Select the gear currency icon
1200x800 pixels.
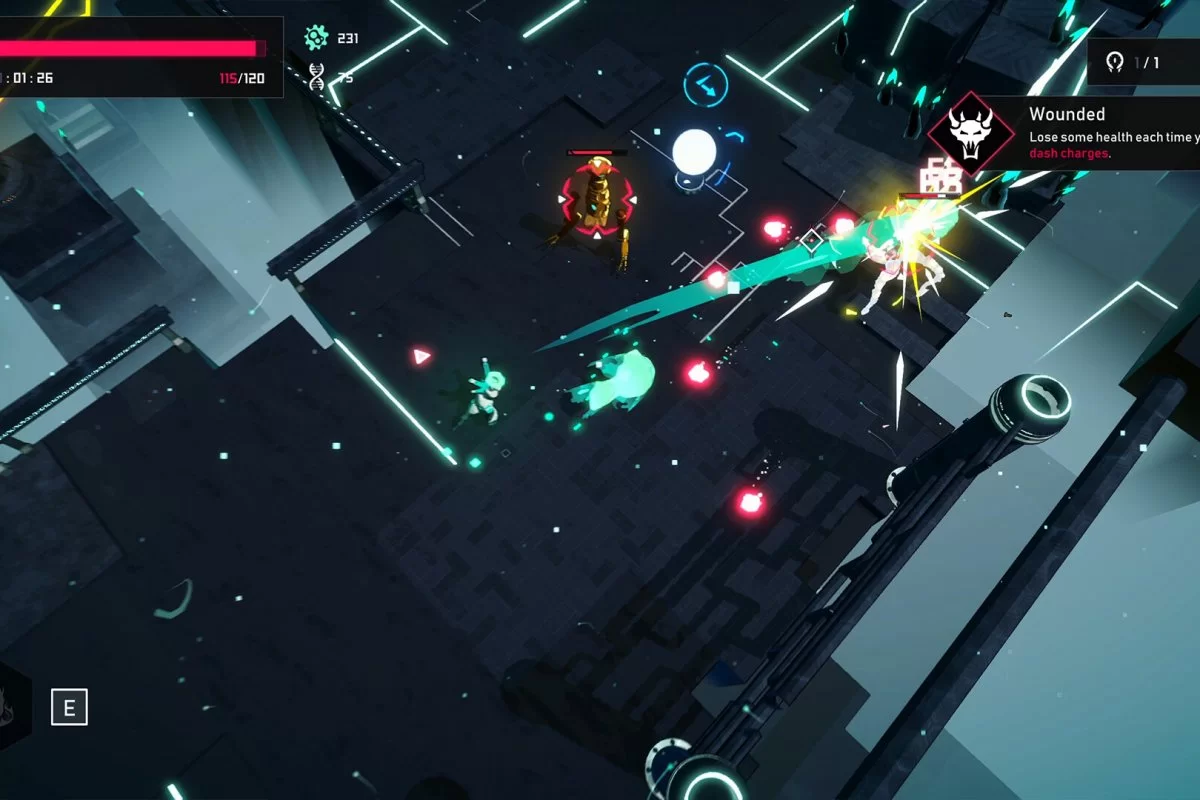click(316, 38)
